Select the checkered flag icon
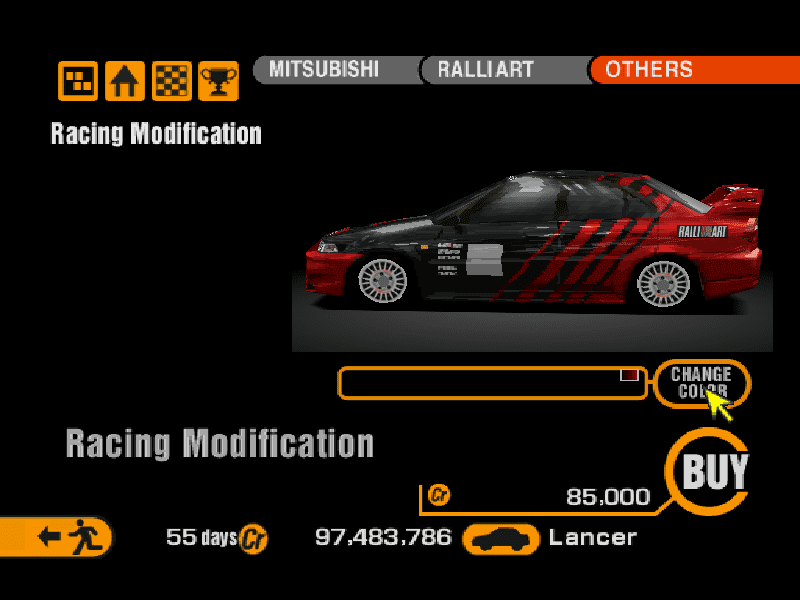 (x=172, y=81)
